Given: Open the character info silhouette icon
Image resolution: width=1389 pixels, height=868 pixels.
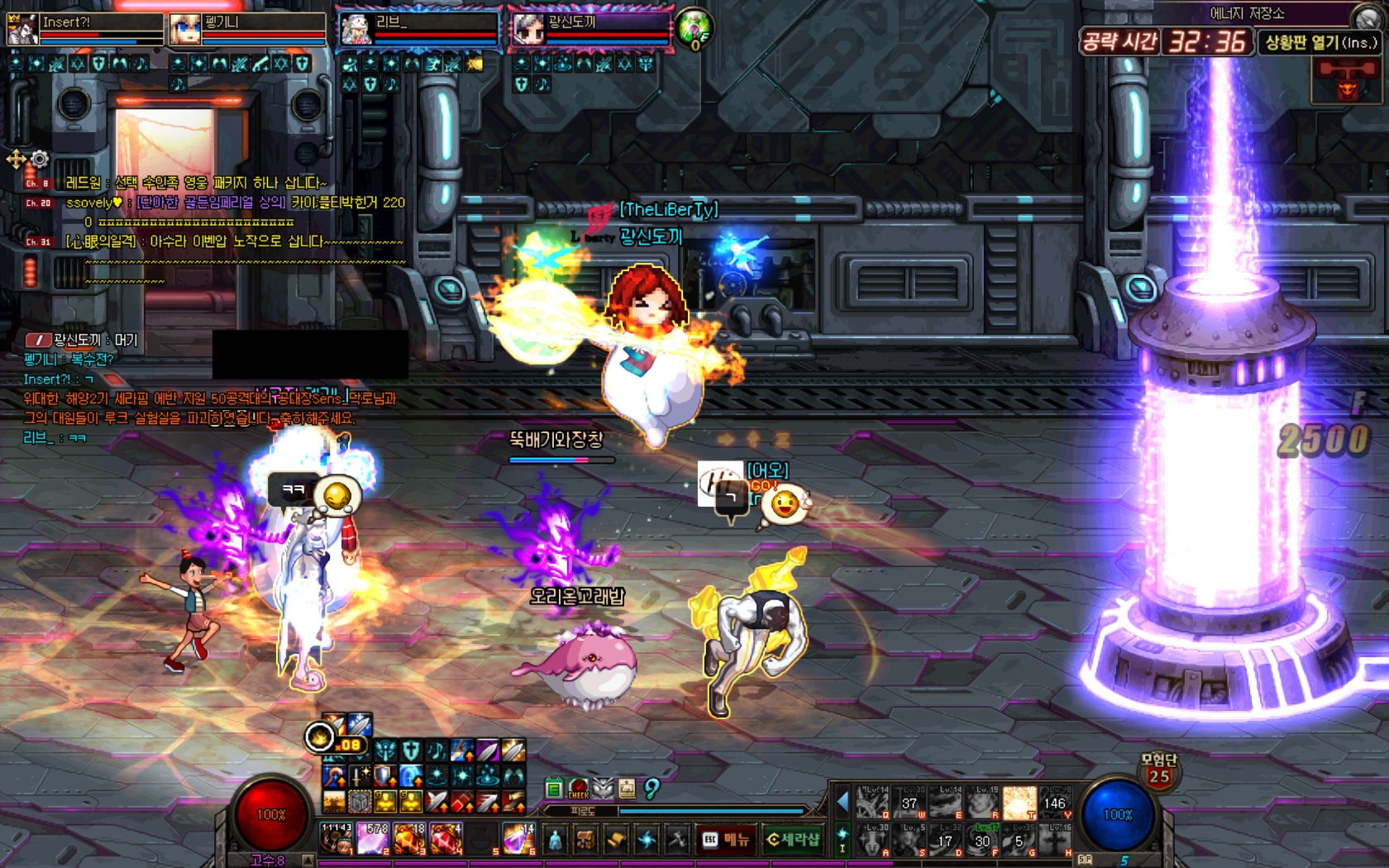Looking at the screenshot, I should [556, 840].
